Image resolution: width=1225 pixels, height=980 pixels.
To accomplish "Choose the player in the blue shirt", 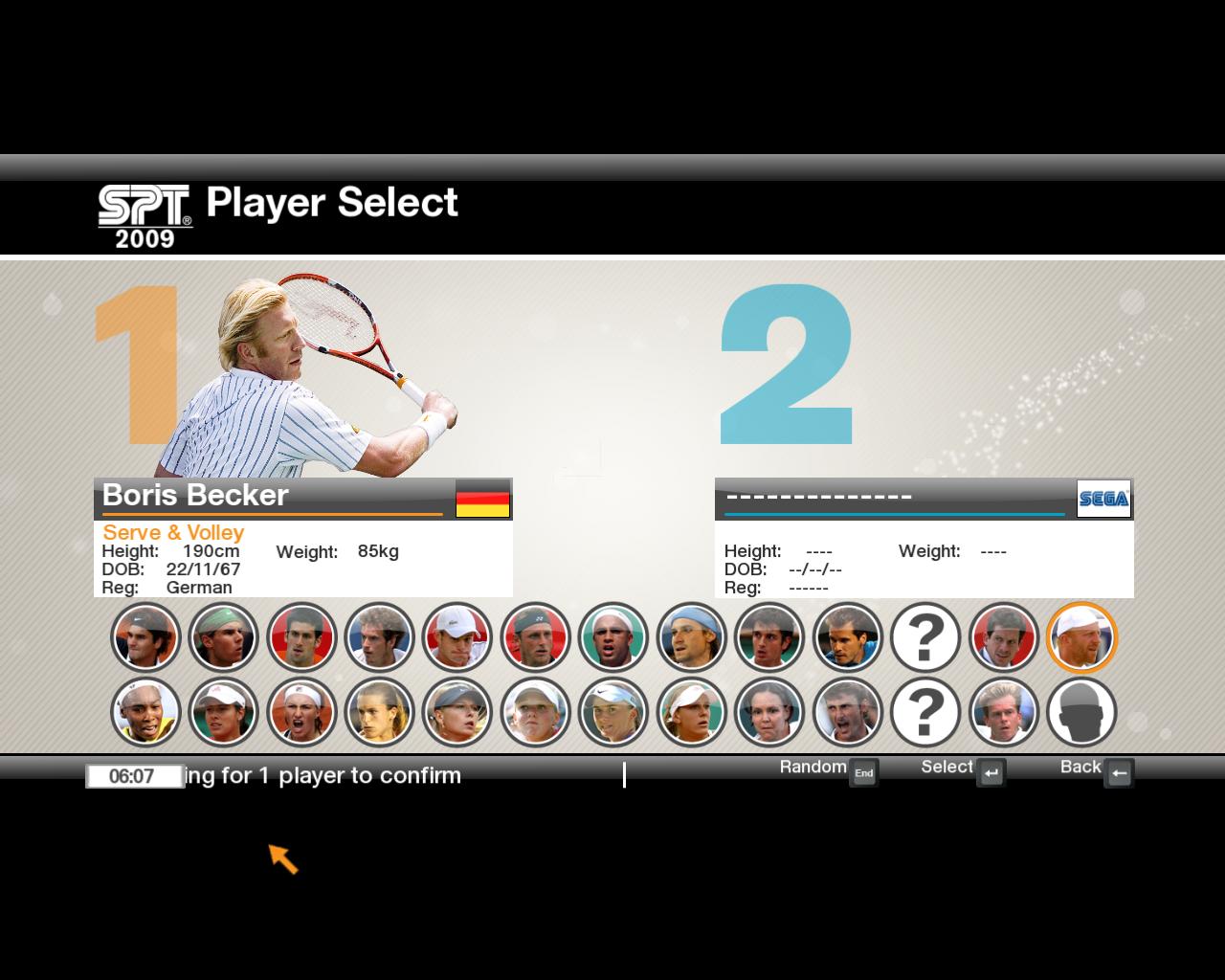I will point(847,637).
